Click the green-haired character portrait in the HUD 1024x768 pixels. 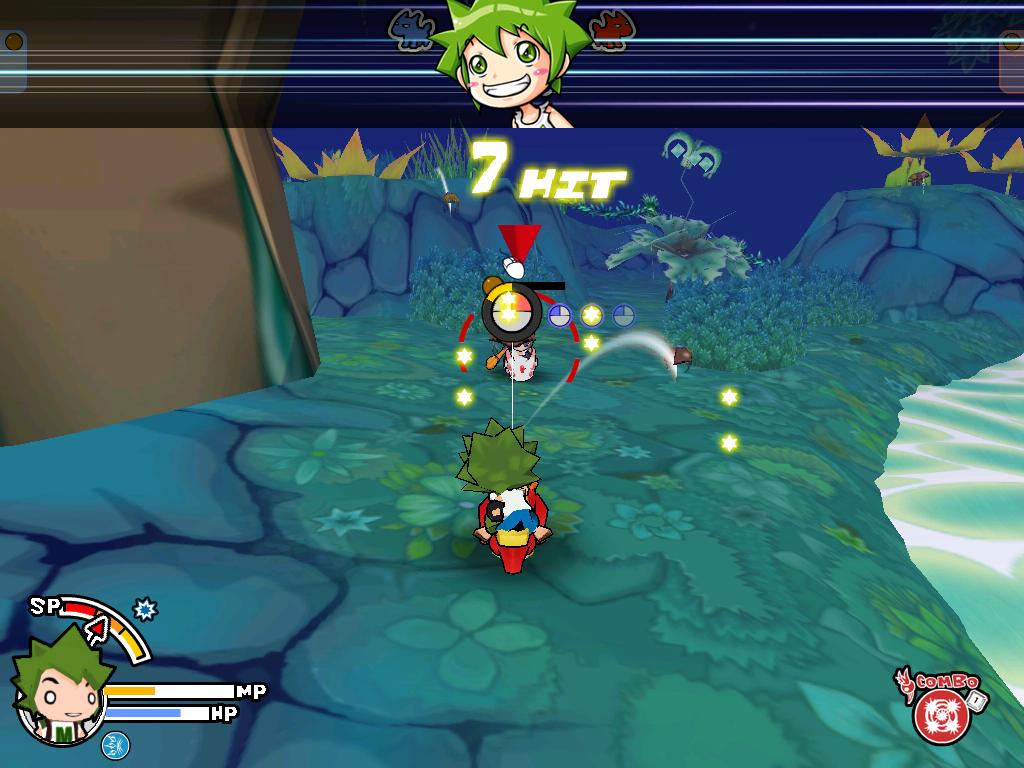[58, 690]
